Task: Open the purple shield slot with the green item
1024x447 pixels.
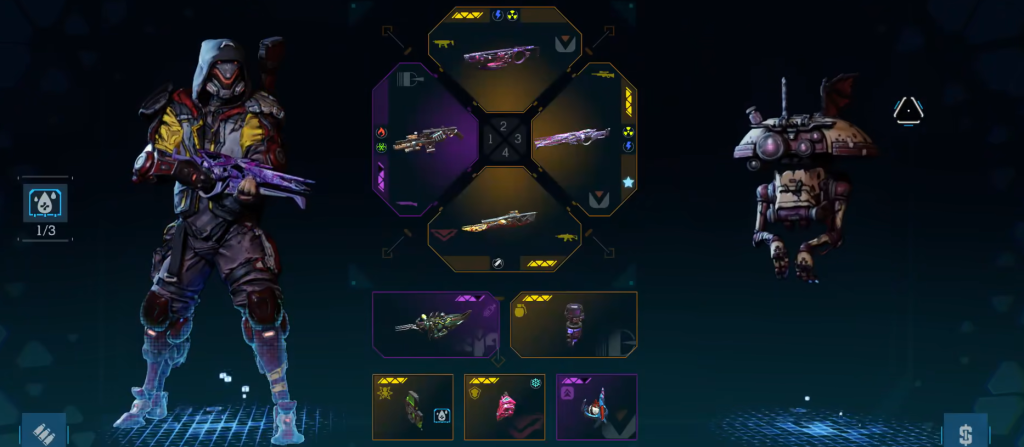Action: coord(434,324)
